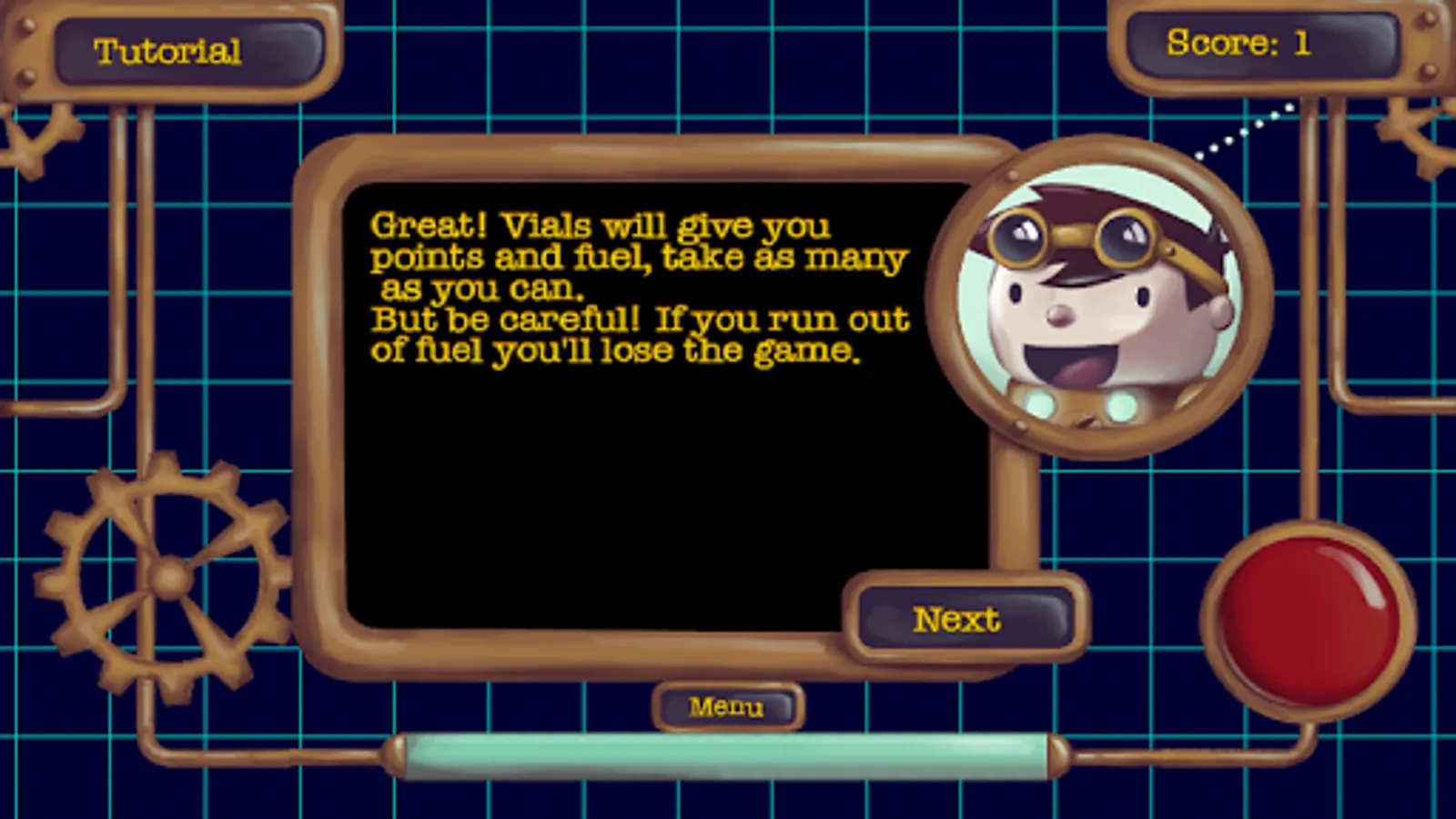
Task: Open the Menu
Action: (728, 705)
